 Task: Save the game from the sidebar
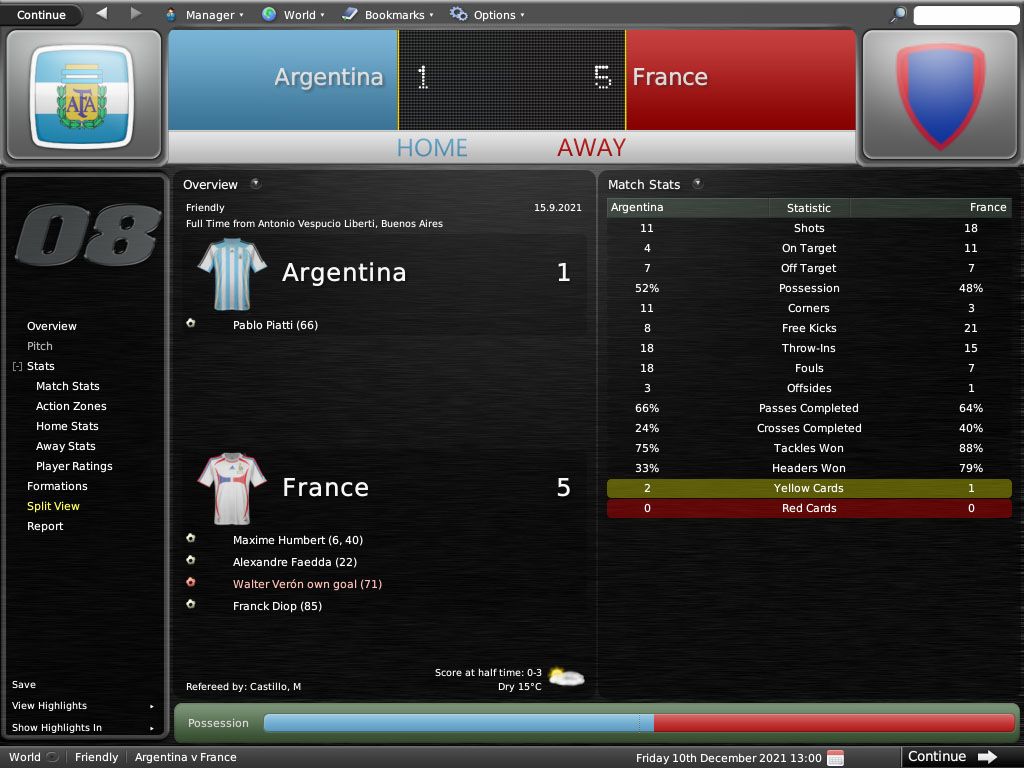click(24, 685)
